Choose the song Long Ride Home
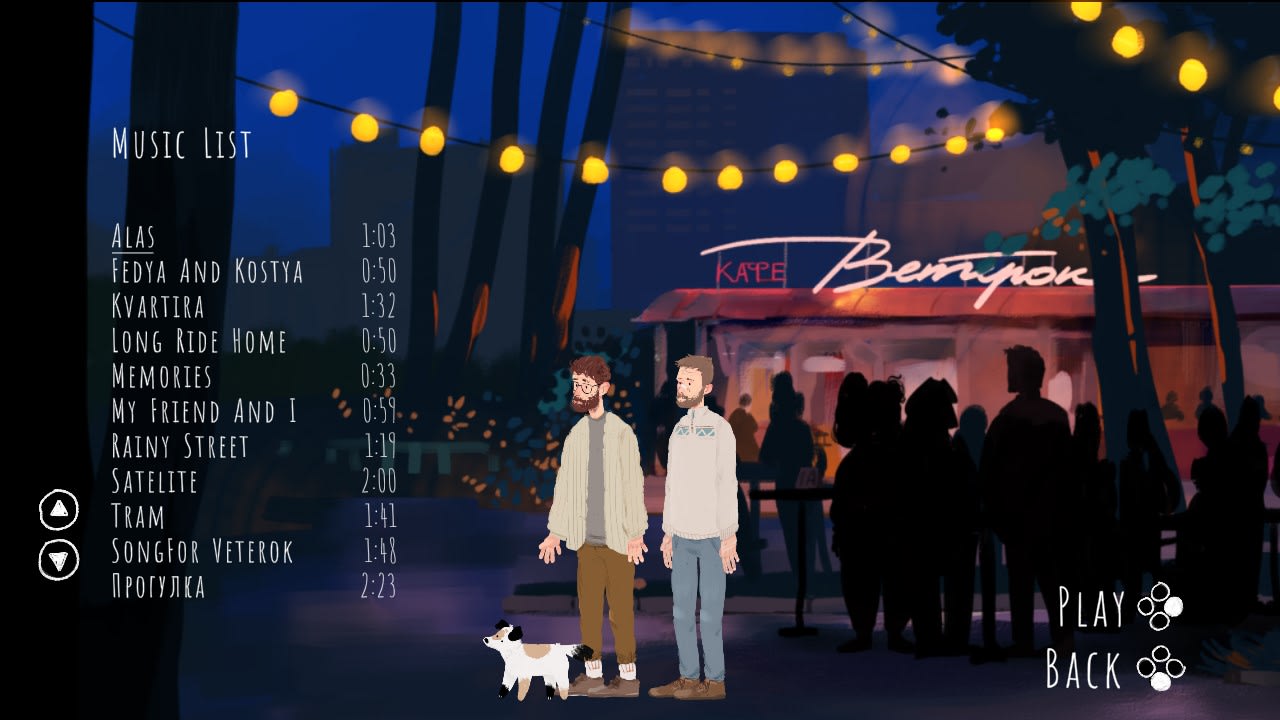The height and width of the screenshot is (720, 1280). click(x=200, y=343)
